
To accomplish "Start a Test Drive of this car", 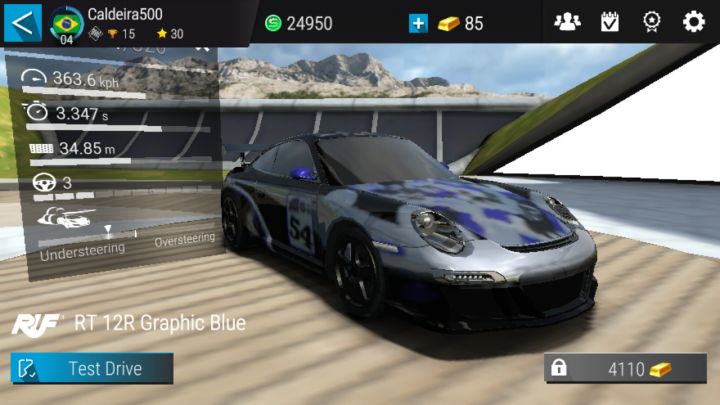I will pos(92,368).
